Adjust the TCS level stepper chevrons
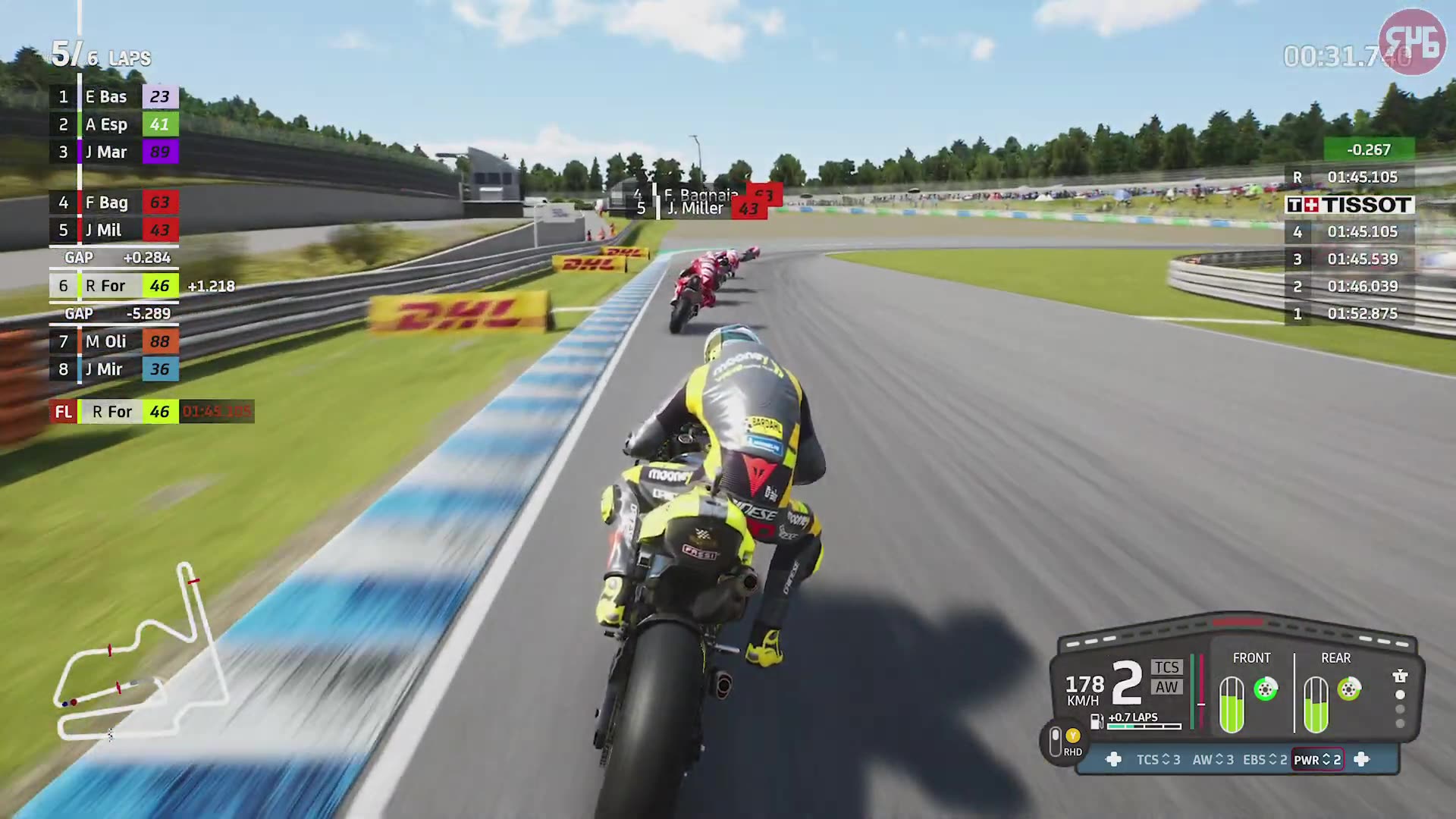 [x=1166, y=760]
